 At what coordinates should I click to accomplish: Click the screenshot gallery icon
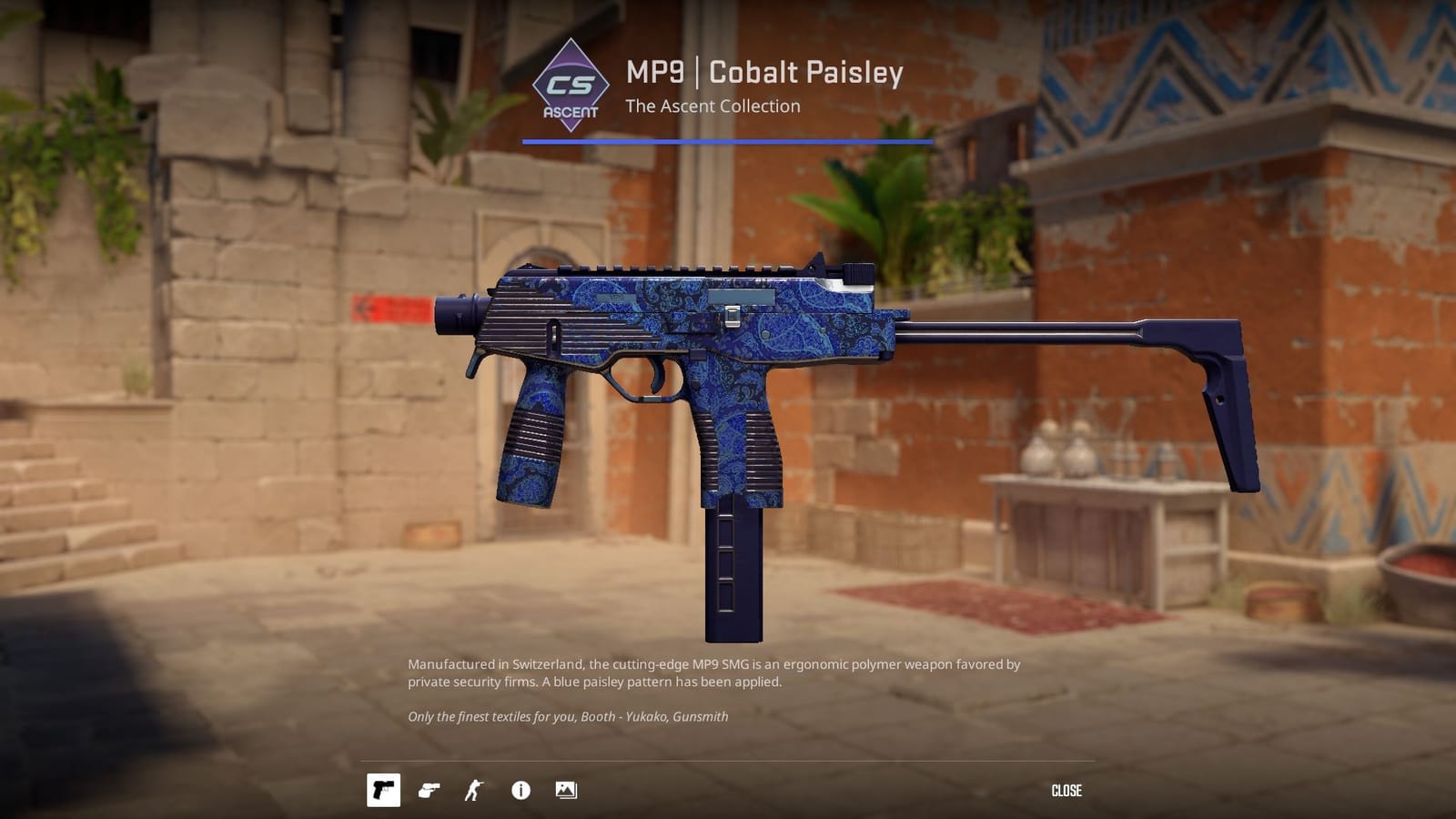(x=566, y=790)
